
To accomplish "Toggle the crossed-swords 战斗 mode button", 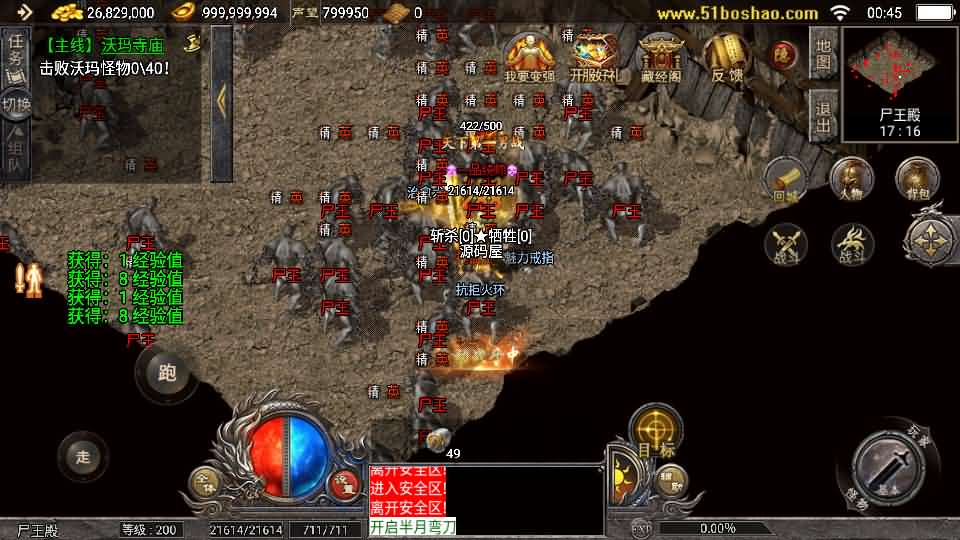I will click(x=787, y=245).
